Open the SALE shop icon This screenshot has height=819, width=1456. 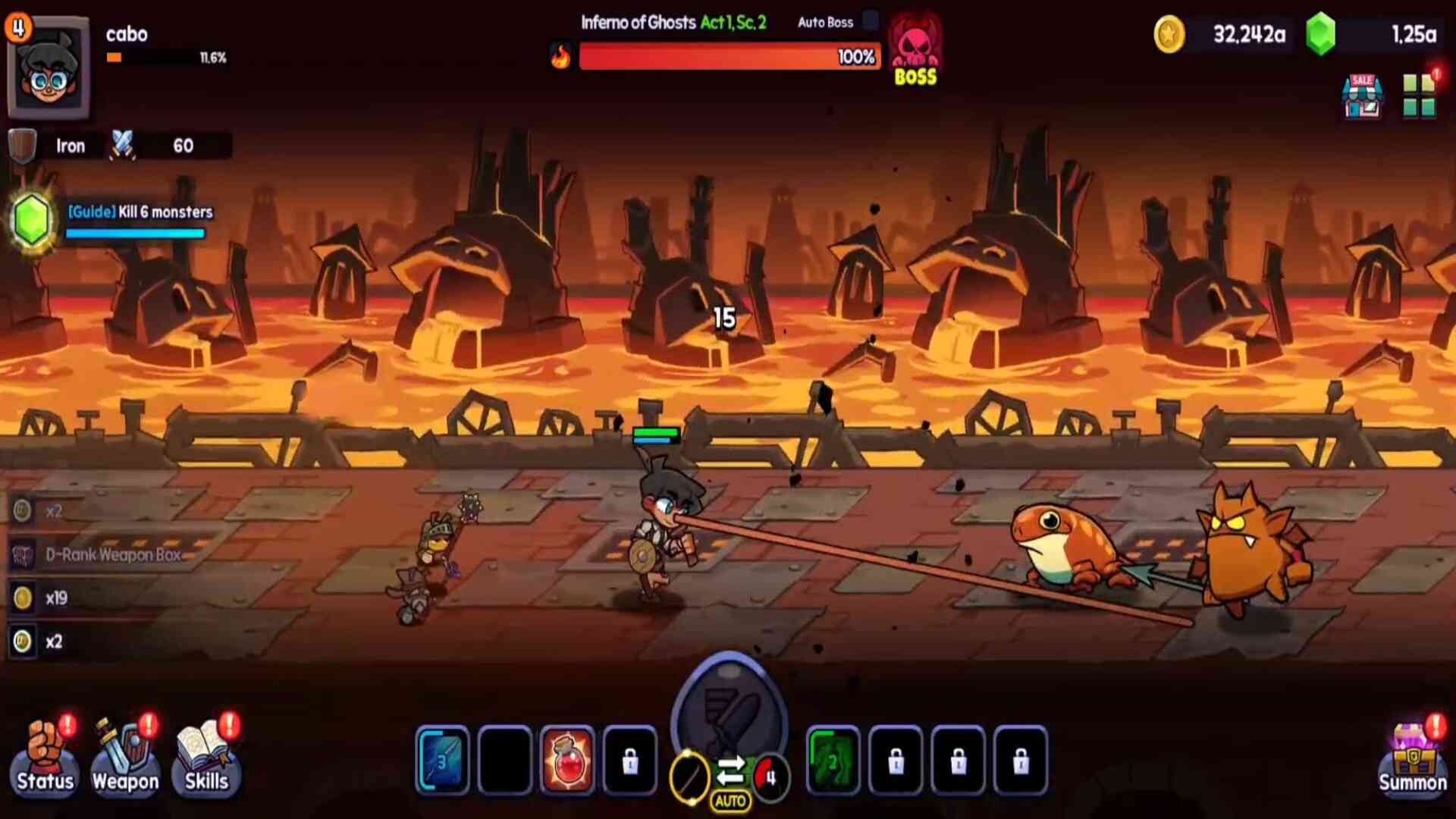click(1362, 96)
